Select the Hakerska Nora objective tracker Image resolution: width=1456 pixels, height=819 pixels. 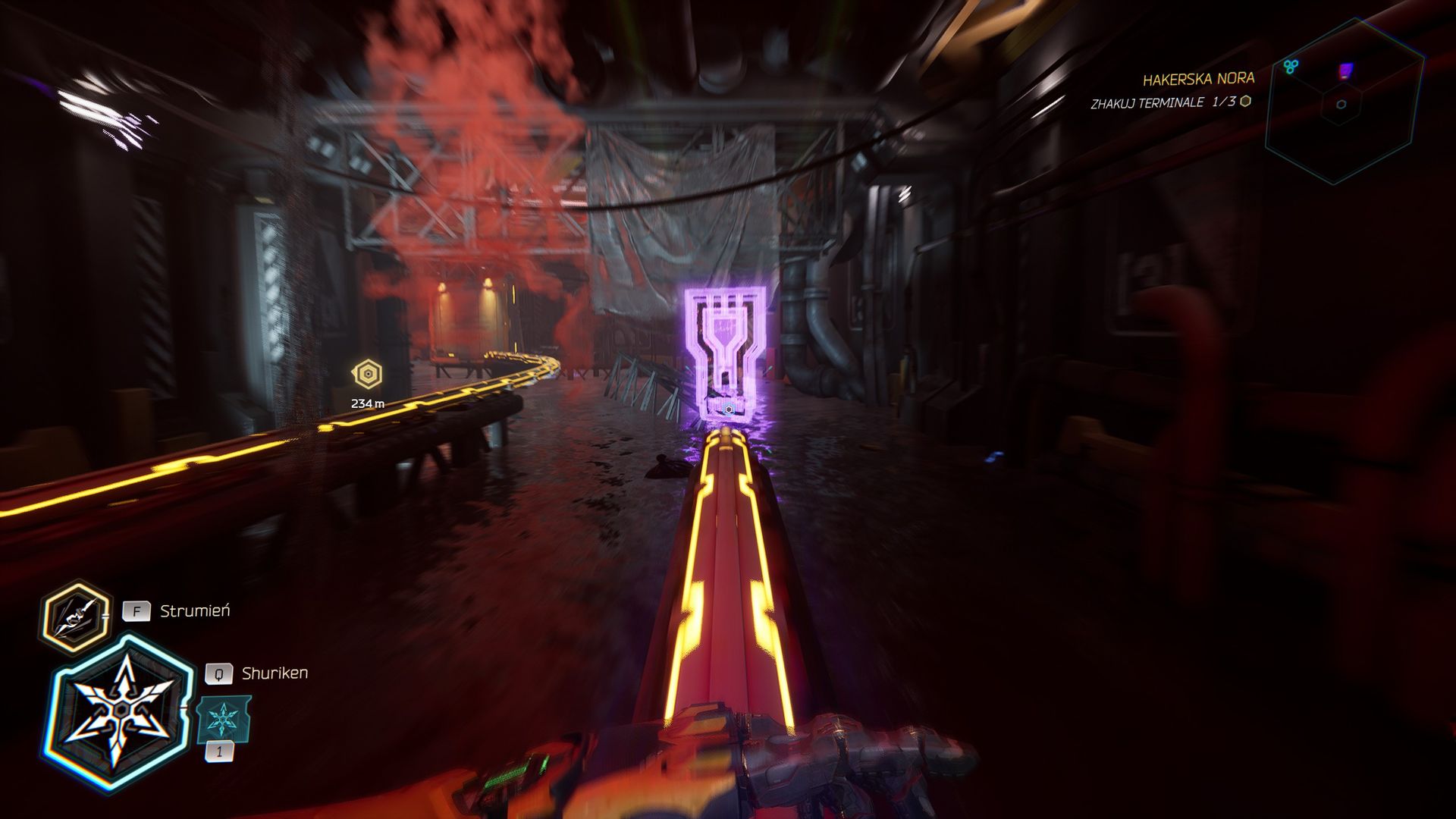[1198, 79]
